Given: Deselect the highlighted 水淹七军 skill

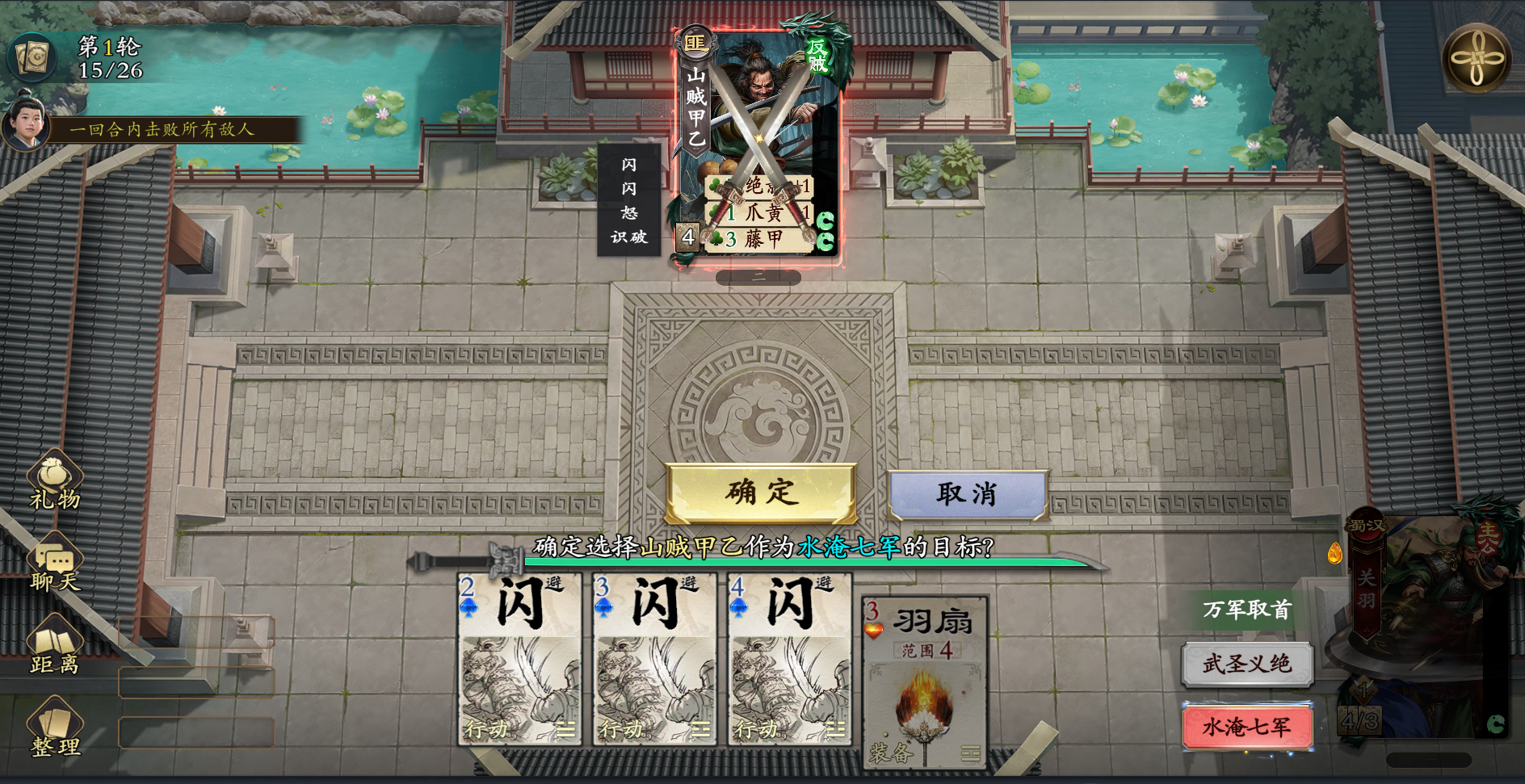Looking at the screenshot, I should [1248, 725].
